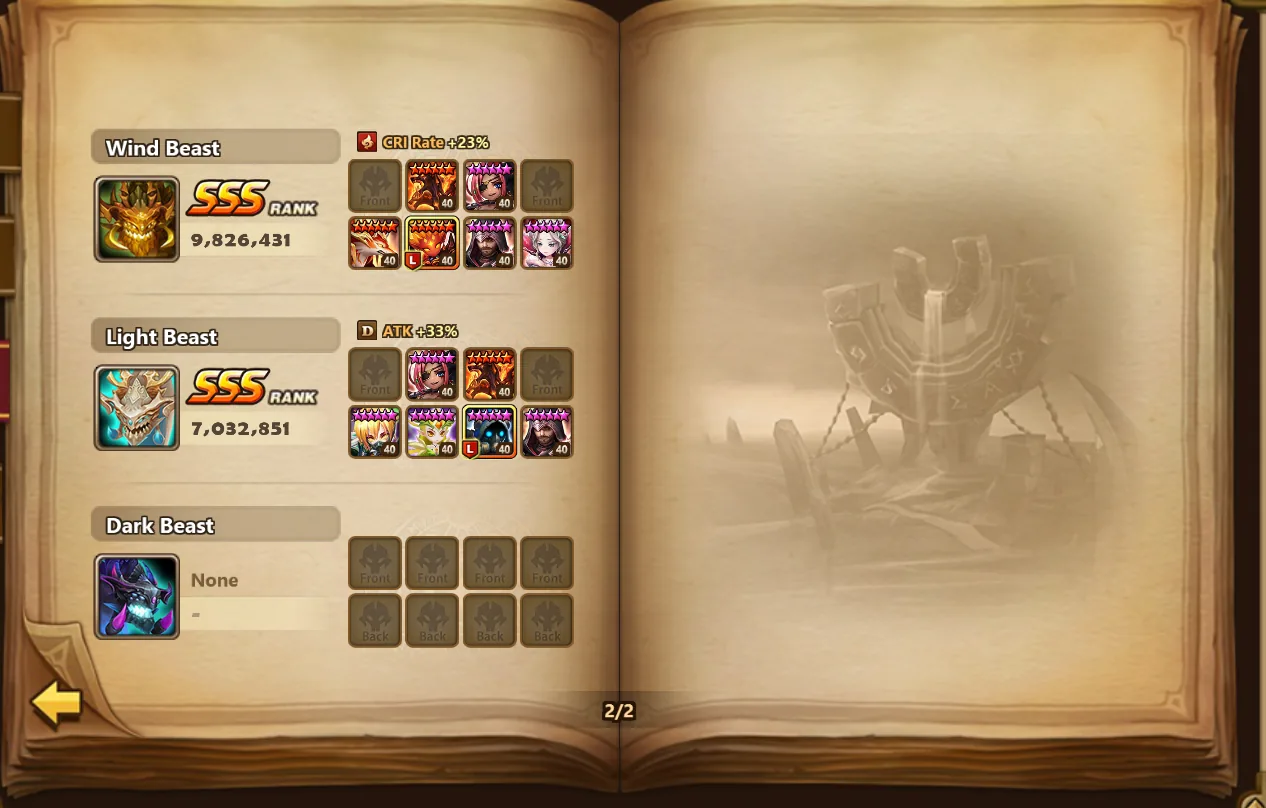The image size is (1266, 808).
Task: Go back with the yellow arrow
Action: [56, 704]
